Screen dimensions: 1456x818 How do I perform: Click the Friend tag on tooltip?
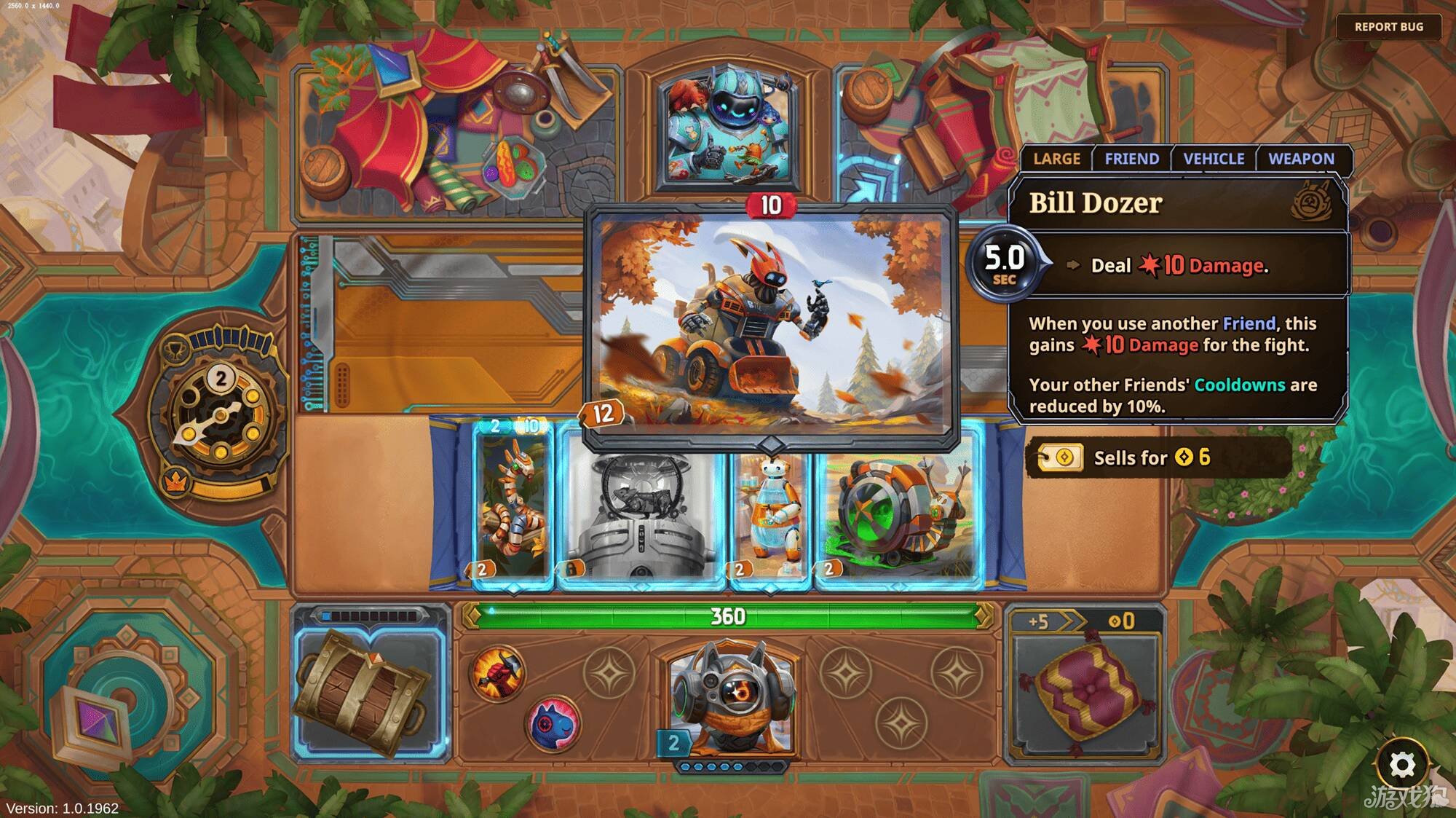tap(1131, 159)
